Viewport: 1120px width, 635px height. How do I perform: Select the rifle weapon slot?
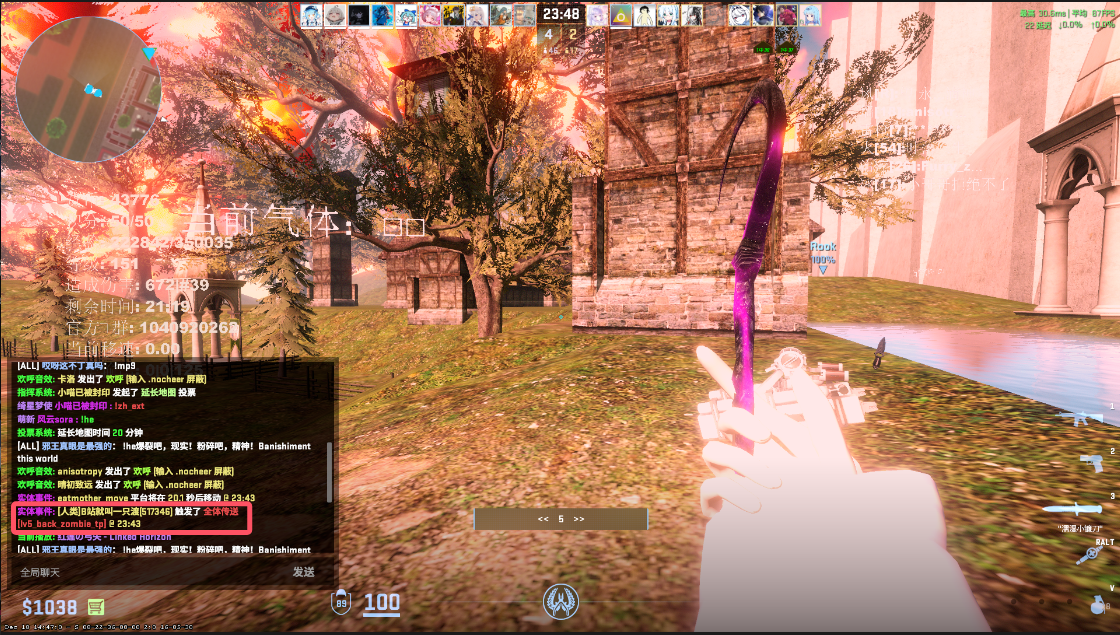[x=1079, y=417]
